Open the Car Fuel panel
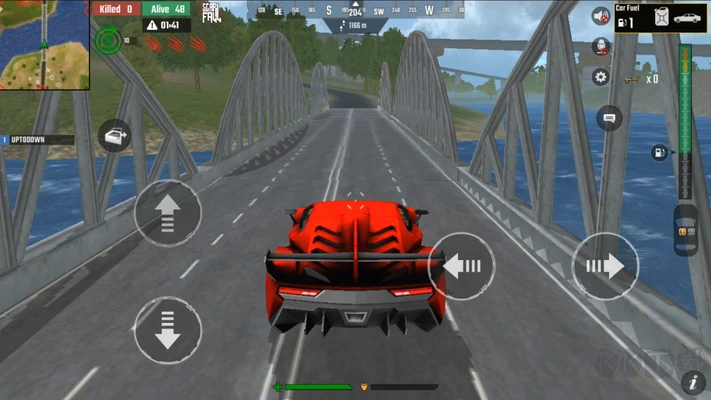This screenshot has height=400, width=711. tap(660, 17)
